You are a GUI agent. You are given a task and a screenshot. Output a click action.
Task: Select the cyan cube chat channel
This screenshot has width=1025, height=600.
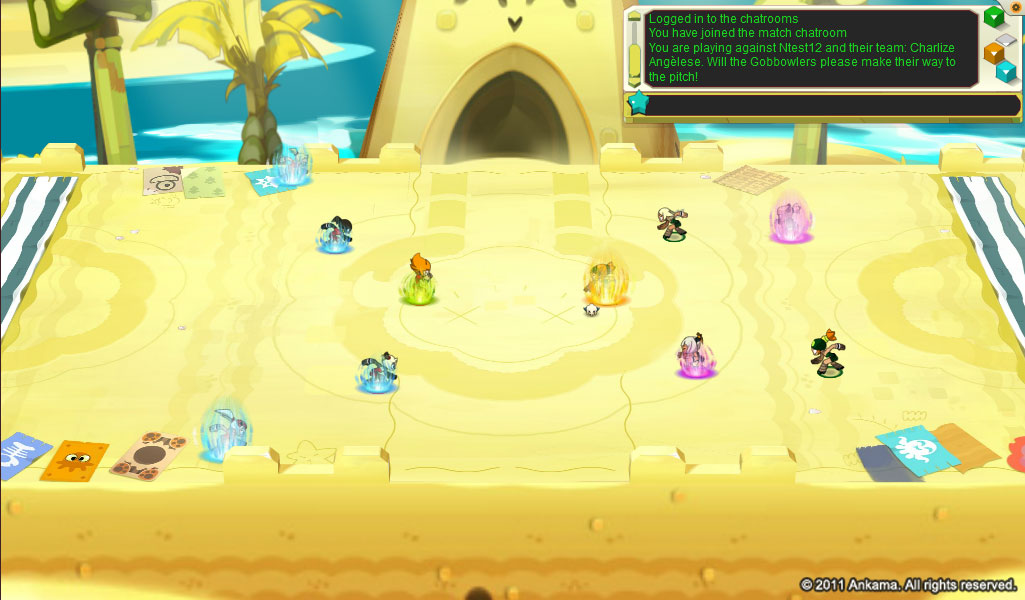tap(1007, 70)
